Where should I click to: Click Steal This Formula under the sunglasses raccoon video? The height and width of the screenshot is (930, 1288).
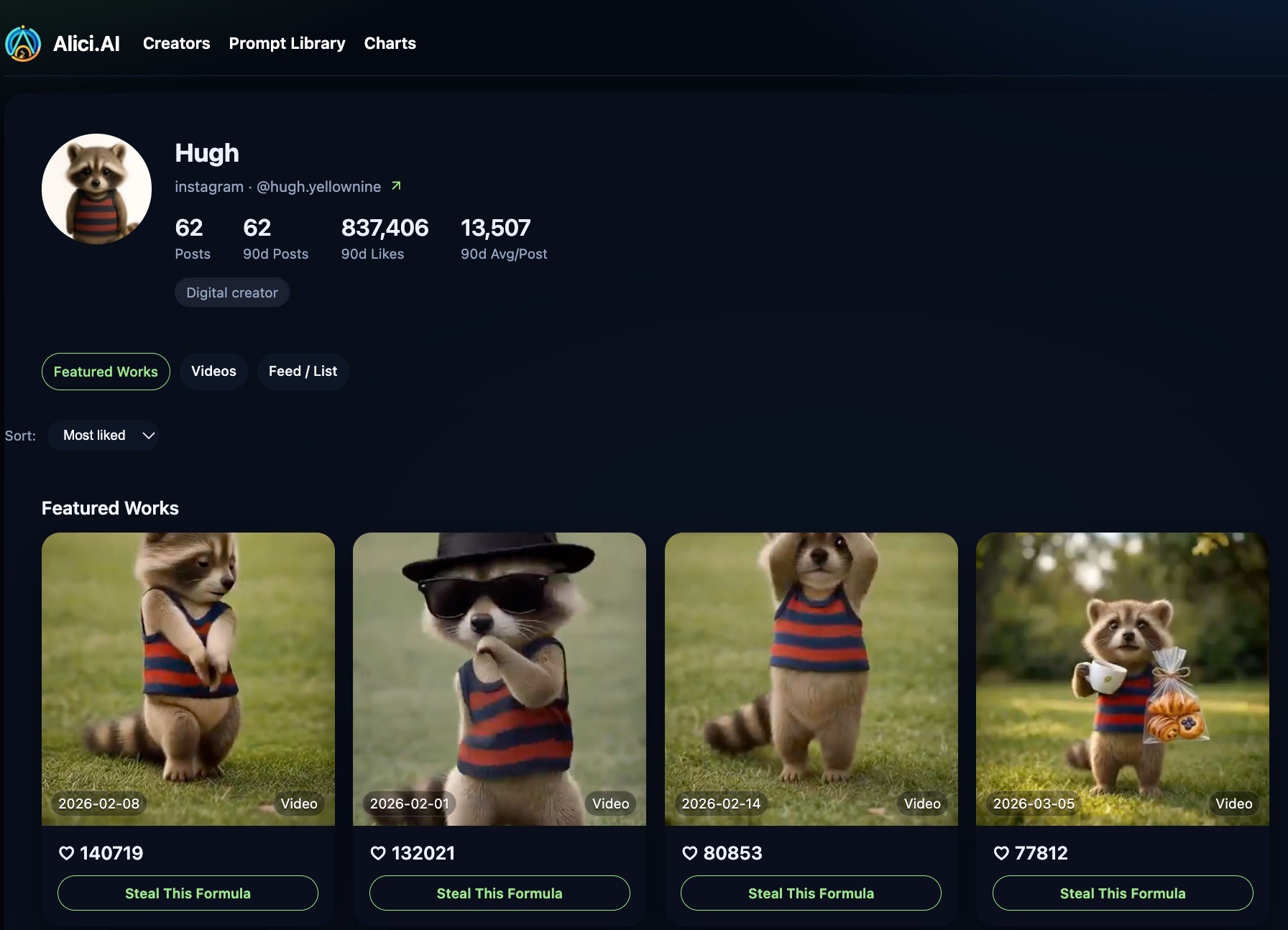(499, 893)
